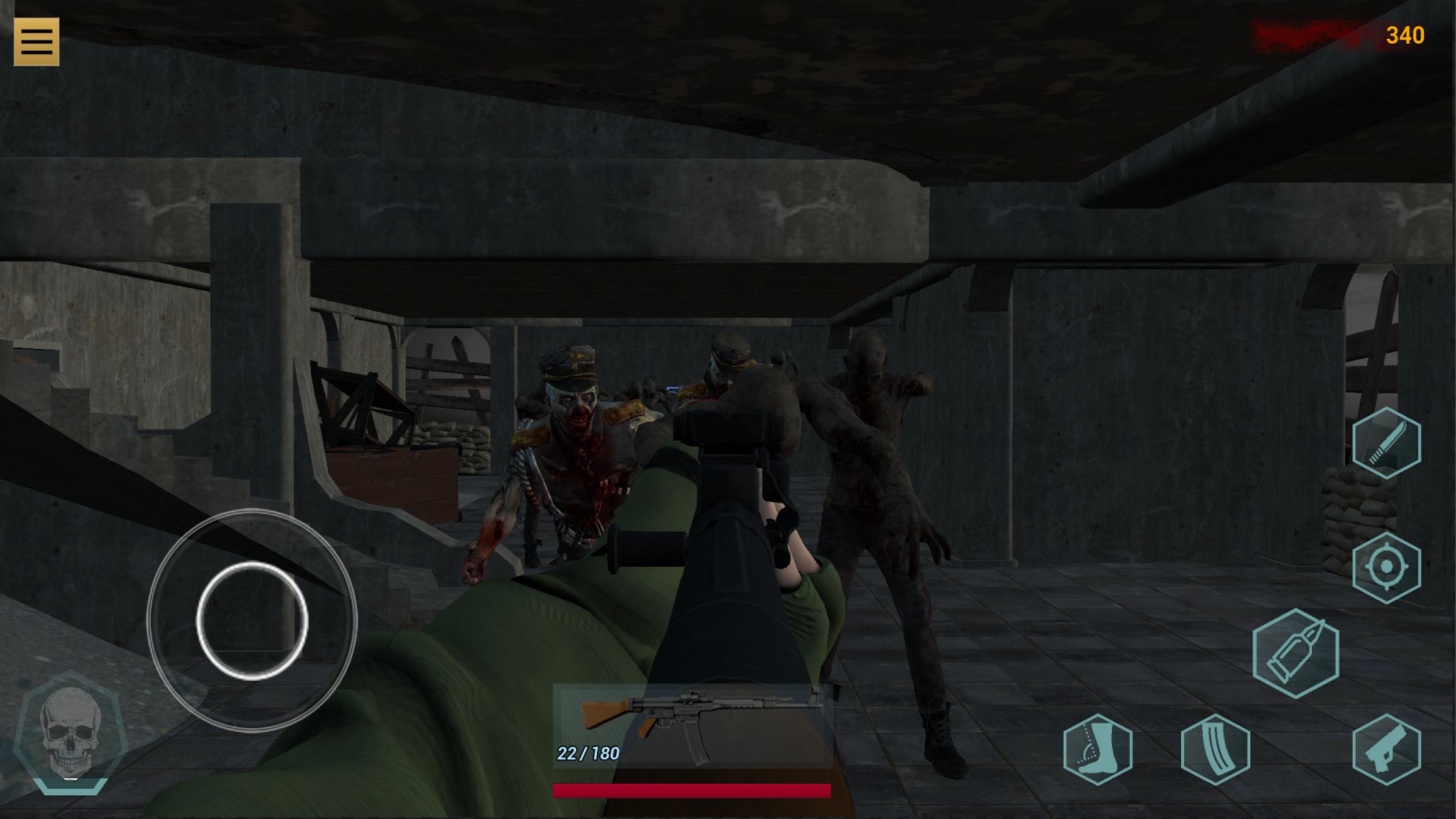The image size is (1456, 819).
Task: Tap the boot jump button
Action: coord(1098,749)
